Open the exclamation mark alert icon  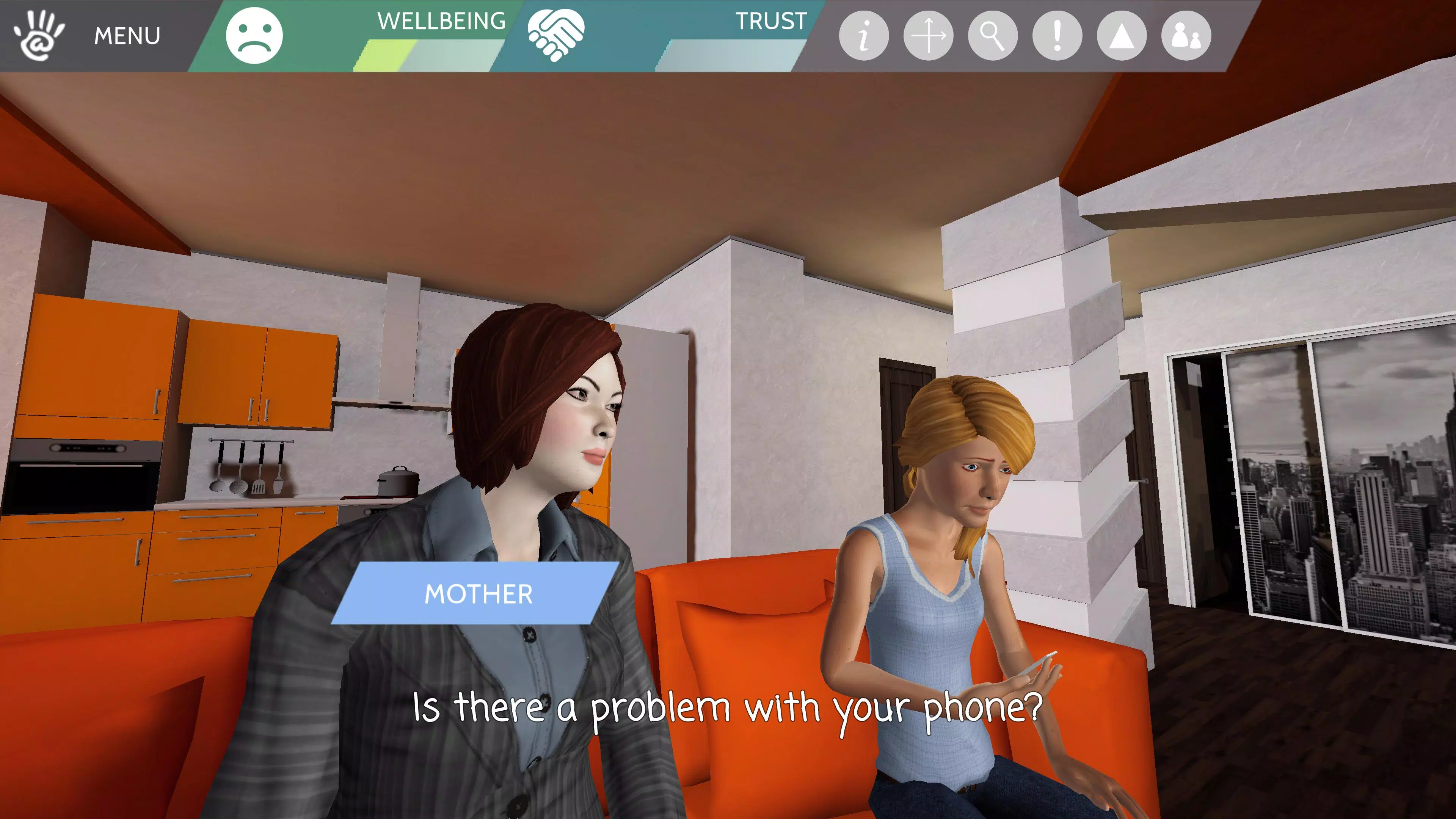coord(1057,36)
